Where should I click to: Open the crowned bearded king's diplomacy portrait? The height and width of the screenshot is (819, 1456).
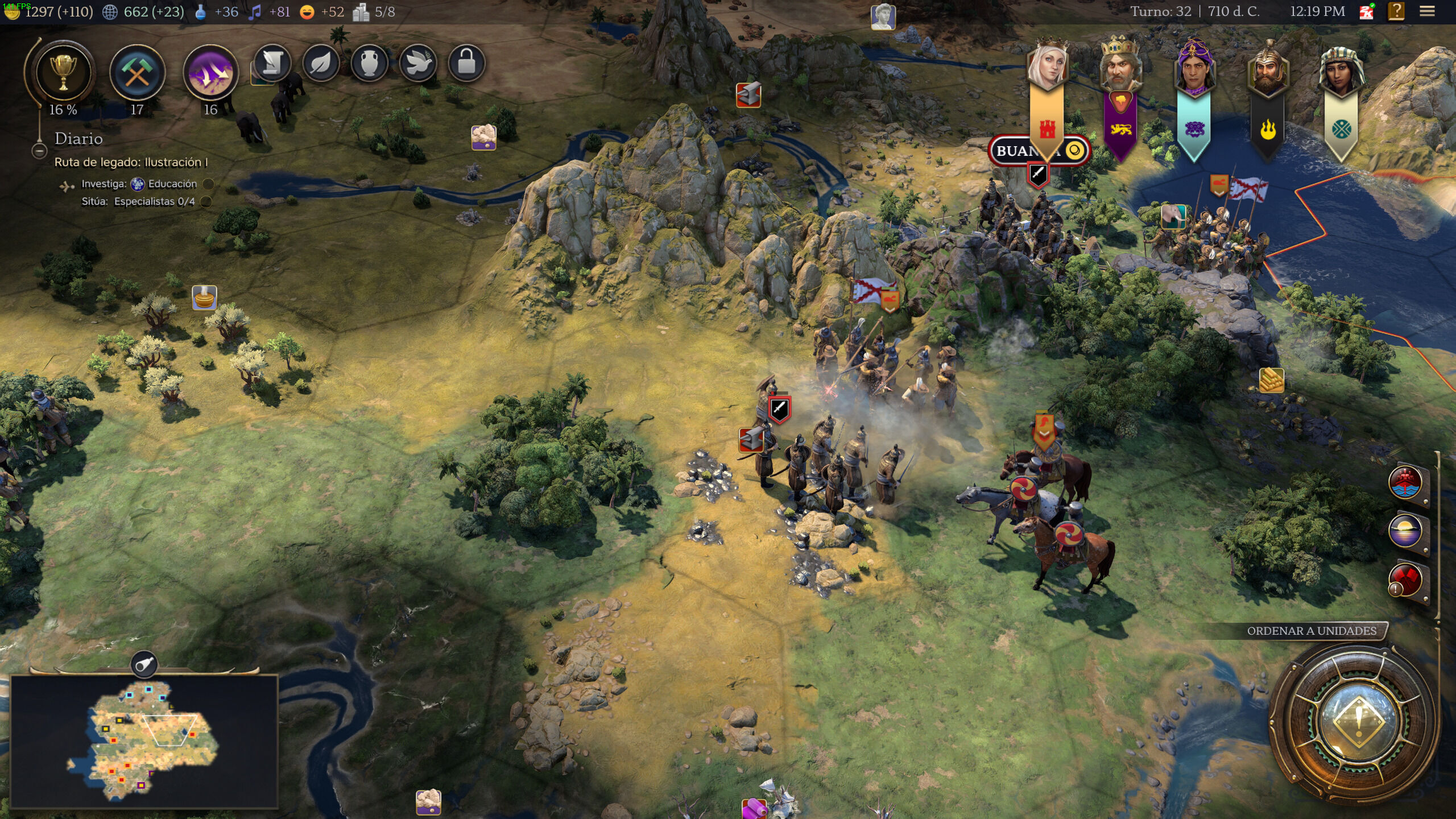[1119, 67]
